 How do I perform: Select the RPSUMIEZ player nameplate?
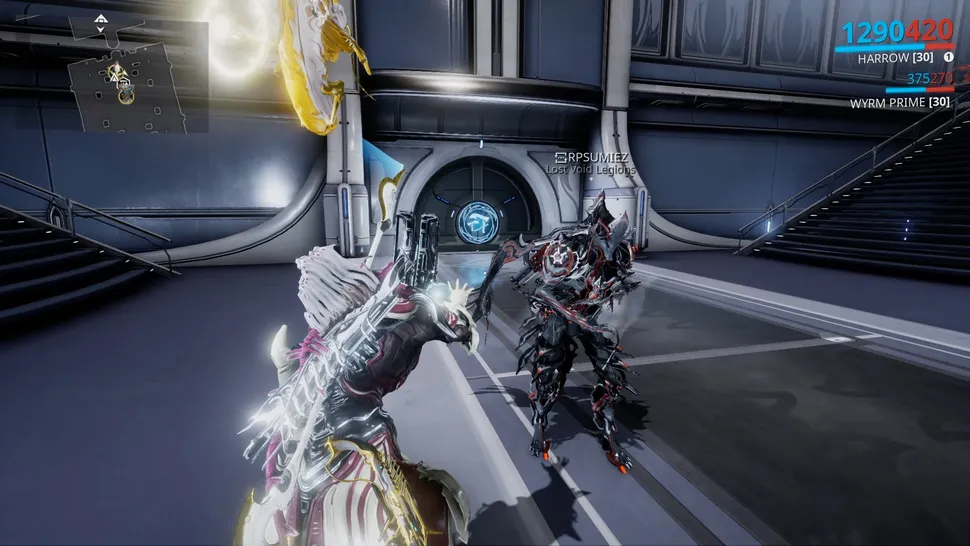coord(594,157)
